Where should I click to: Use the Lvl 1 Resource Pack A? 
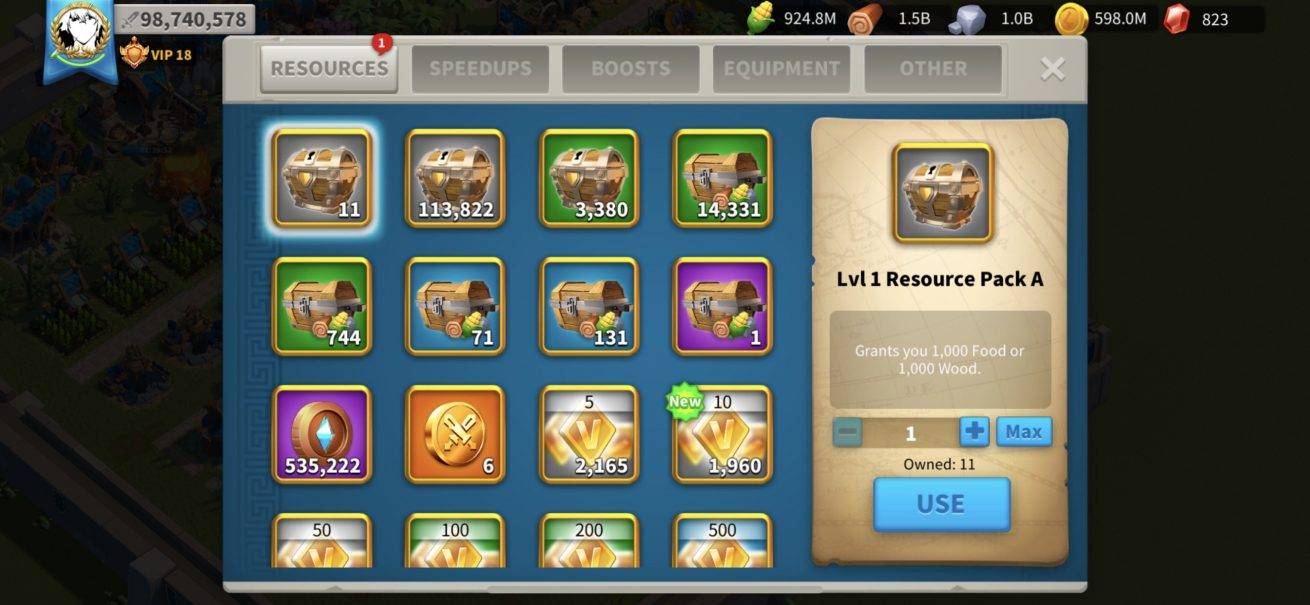click(941, 504)
